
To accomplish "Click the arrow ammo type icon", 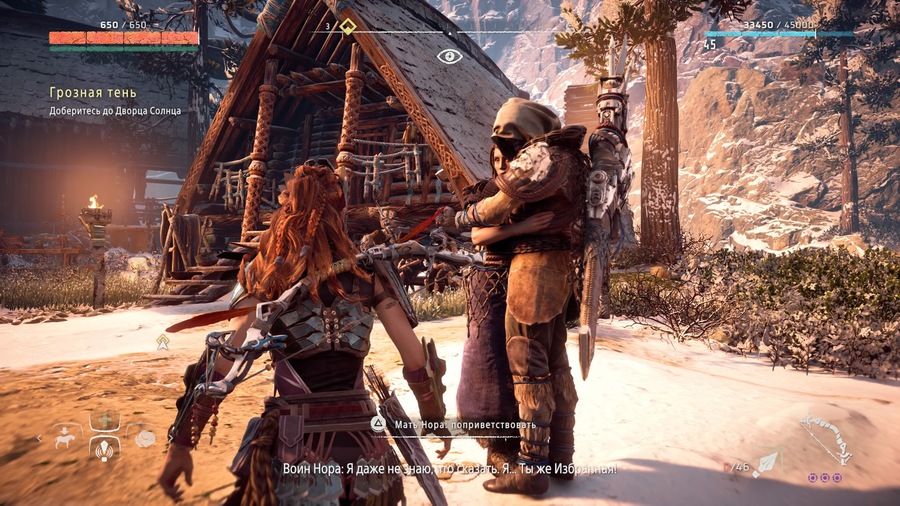I will [x=768, y=463].
